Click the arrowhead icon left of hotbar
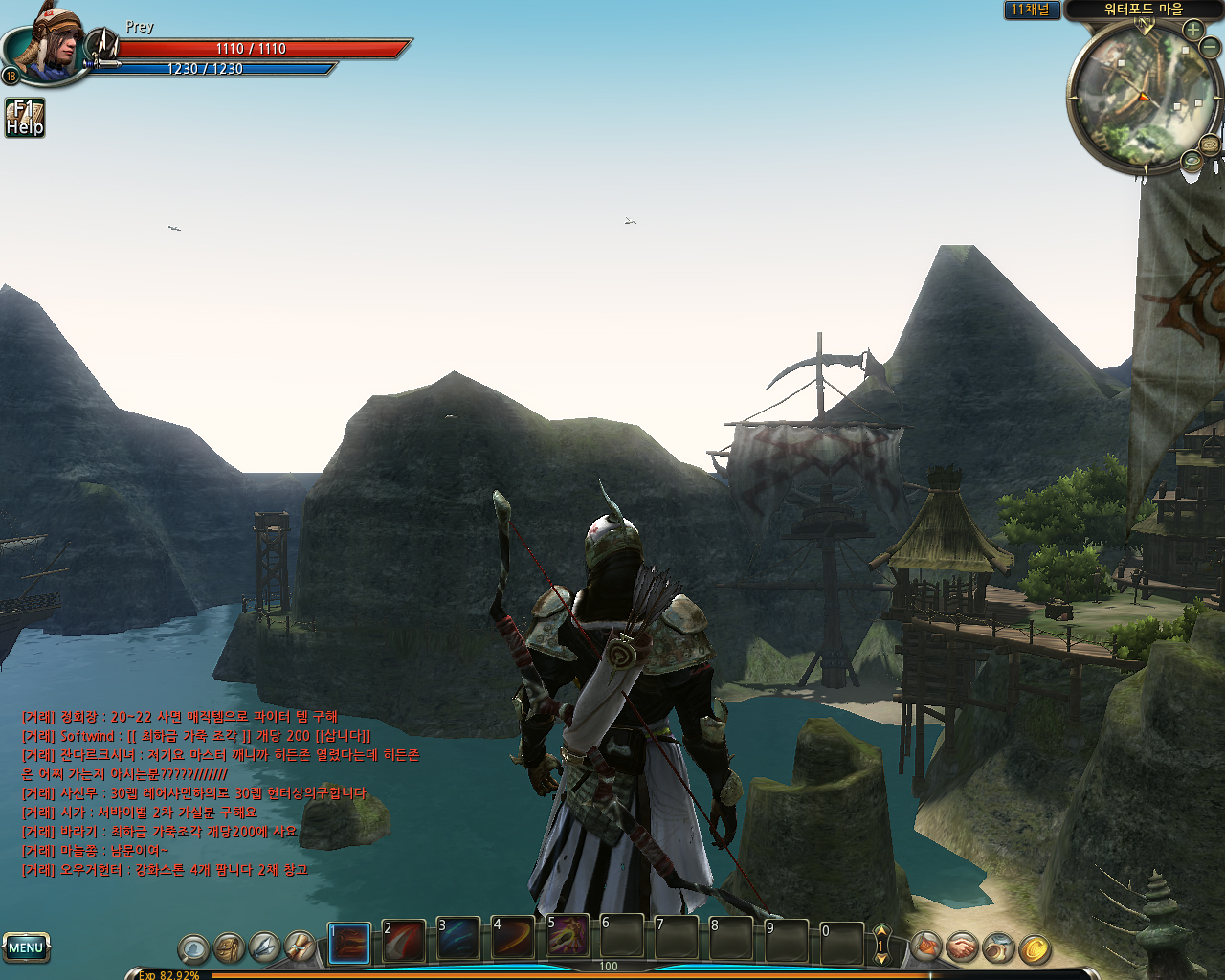The image size is (1225, 980). point(265,947)
